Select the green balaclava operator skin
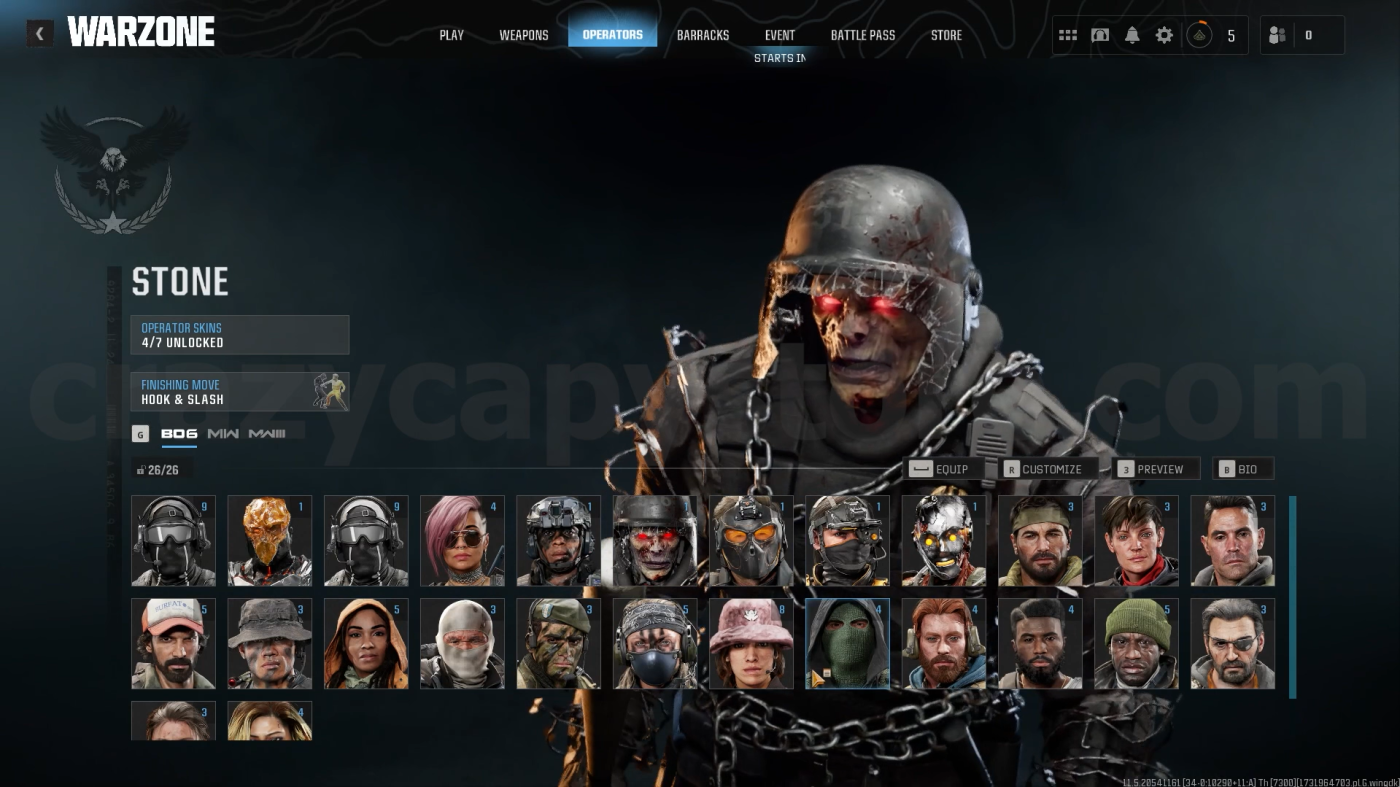The image size is (1400, 787). [x=847, y=643]
